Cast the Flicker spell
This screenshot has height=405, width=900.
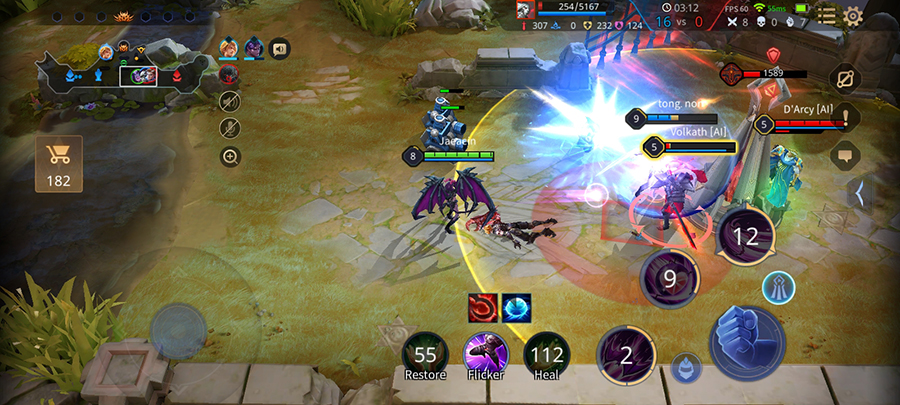484,354
